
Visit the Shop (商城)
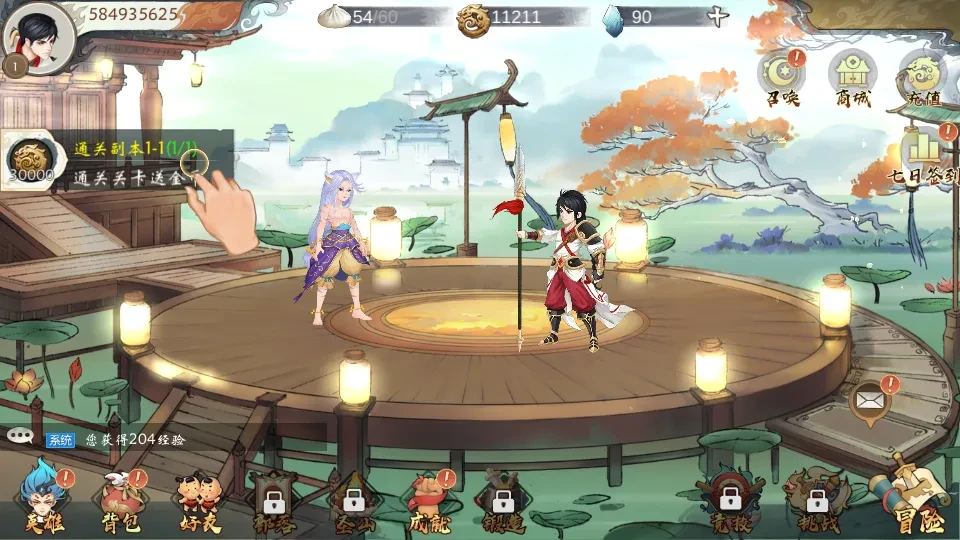(852, 78)
